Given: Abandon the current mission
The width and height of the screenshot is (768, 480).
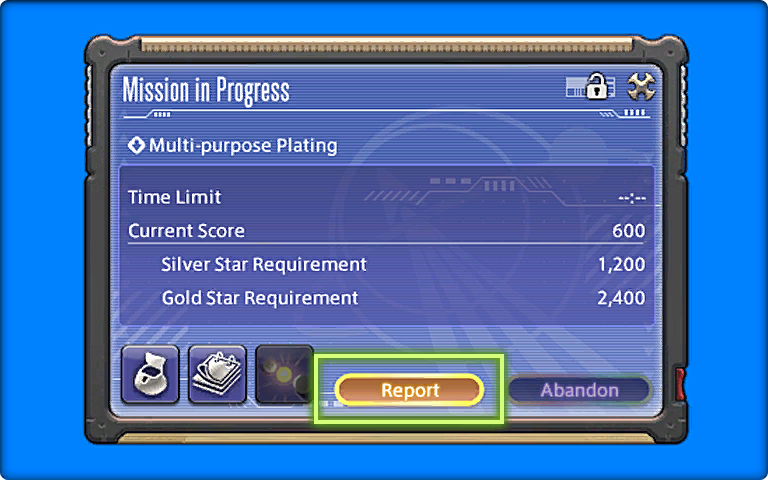Looking at the screenshot, I should coord(579,390).
